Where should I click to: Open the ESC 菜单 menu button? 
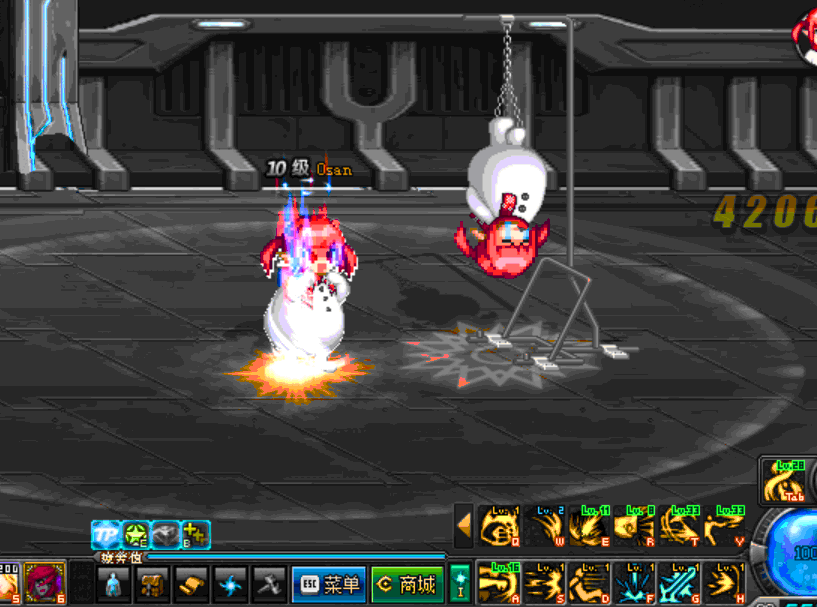point(328,584)
